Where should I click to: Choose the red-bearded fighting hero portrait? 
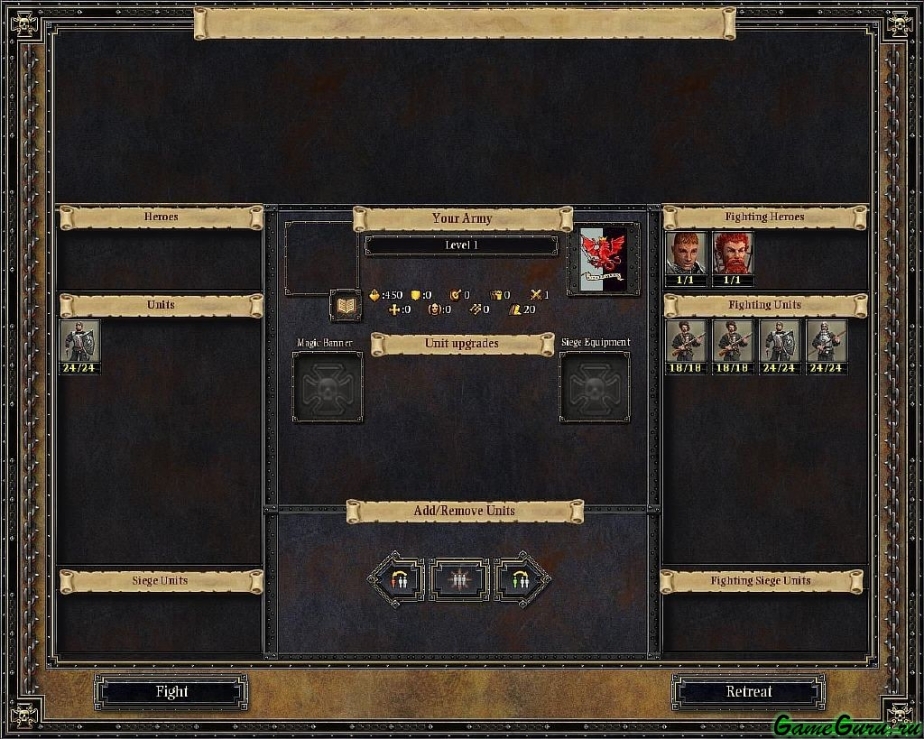pyautogui.click(x=733, y=253)
